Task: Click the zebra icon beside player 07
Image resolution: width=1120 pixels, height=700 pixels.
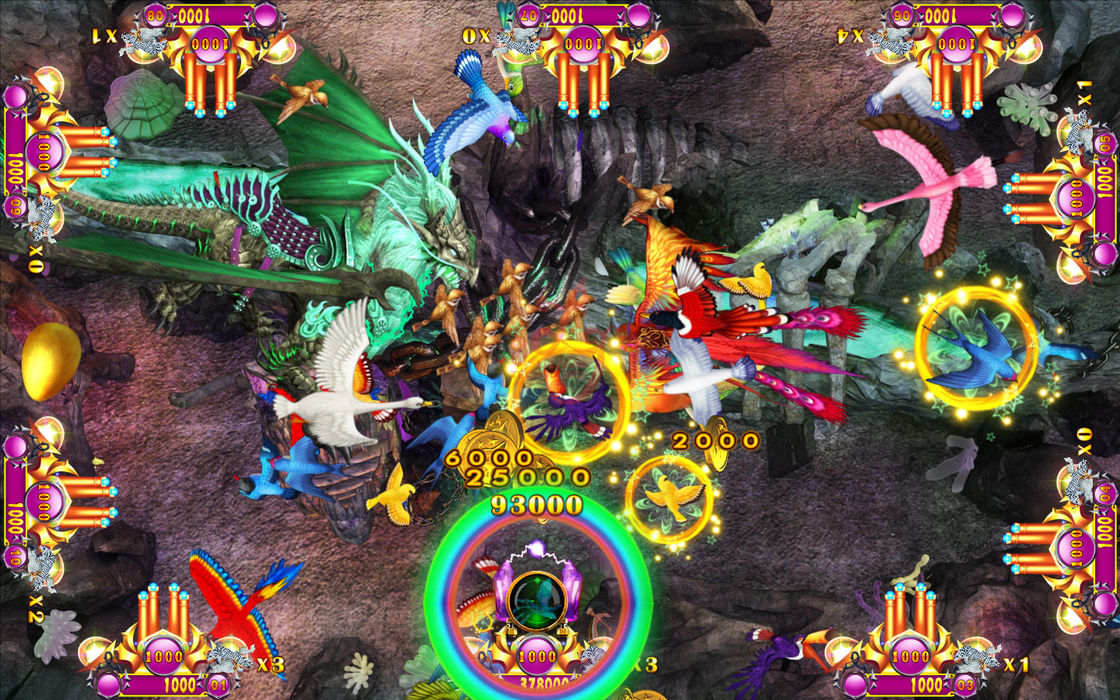Action: (518, 41)
